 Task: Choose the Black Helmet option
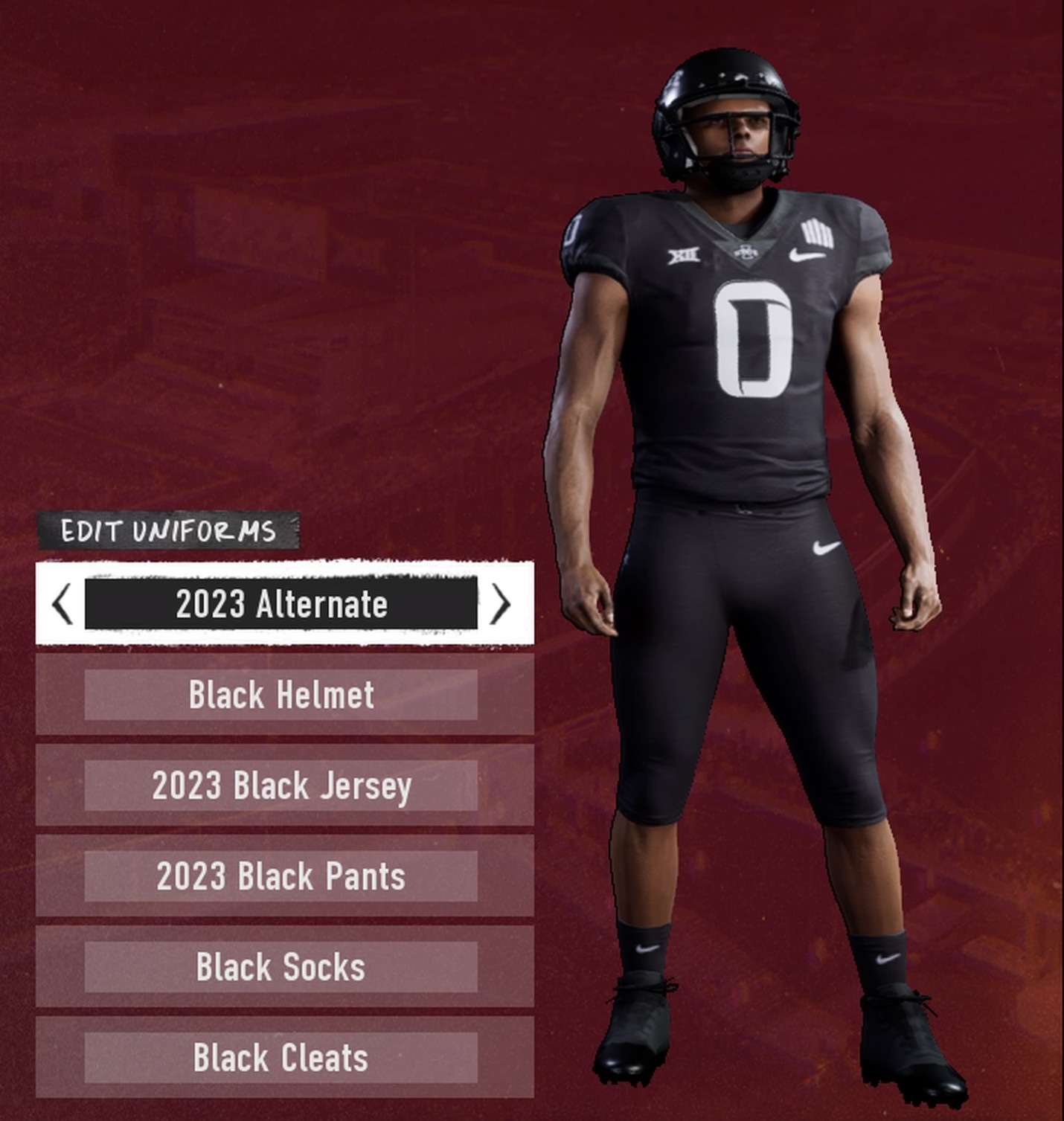(x=281, y=695)
